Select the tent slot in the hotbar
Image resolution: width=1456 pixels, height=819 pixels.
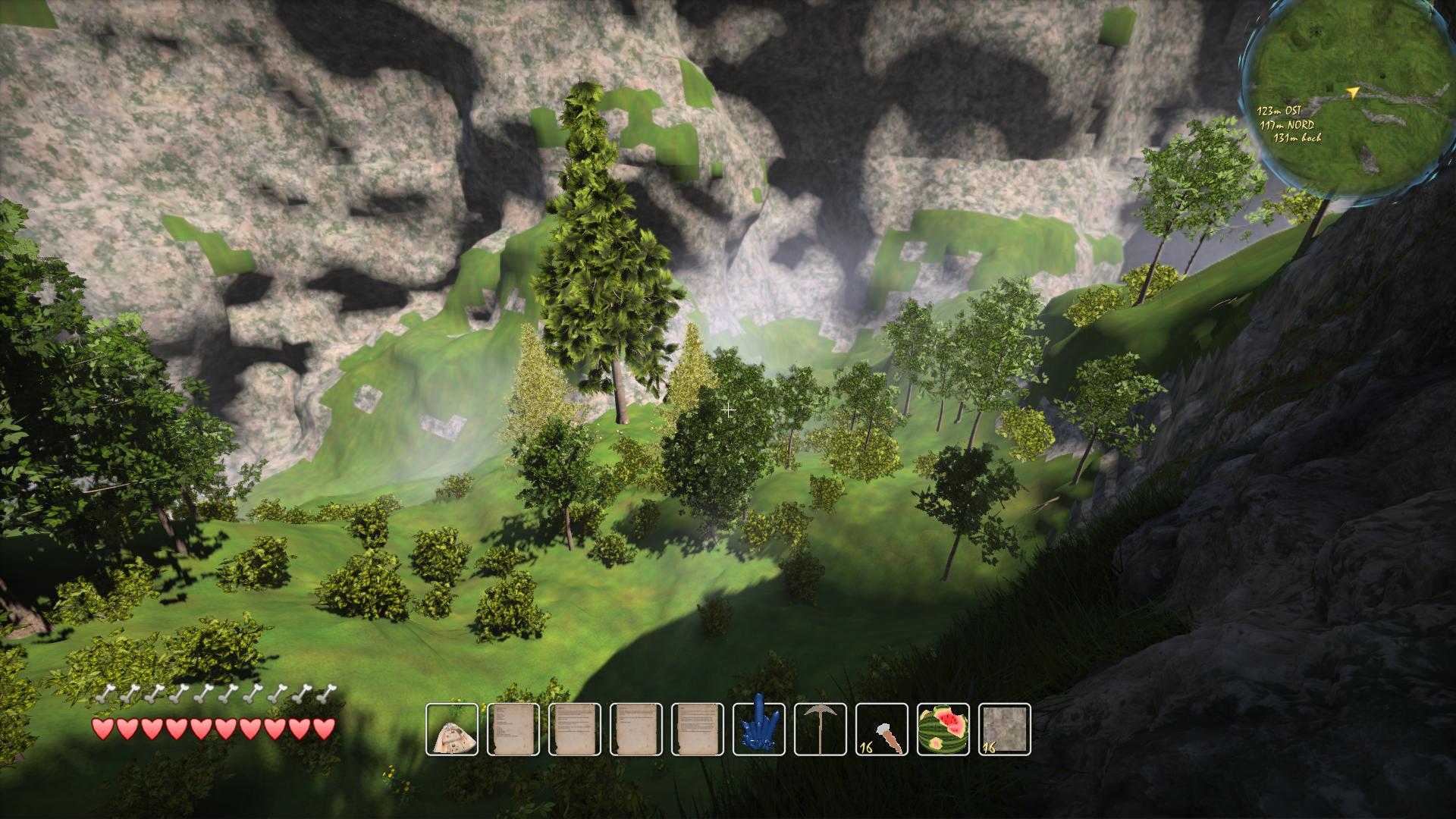click(452, 730)
